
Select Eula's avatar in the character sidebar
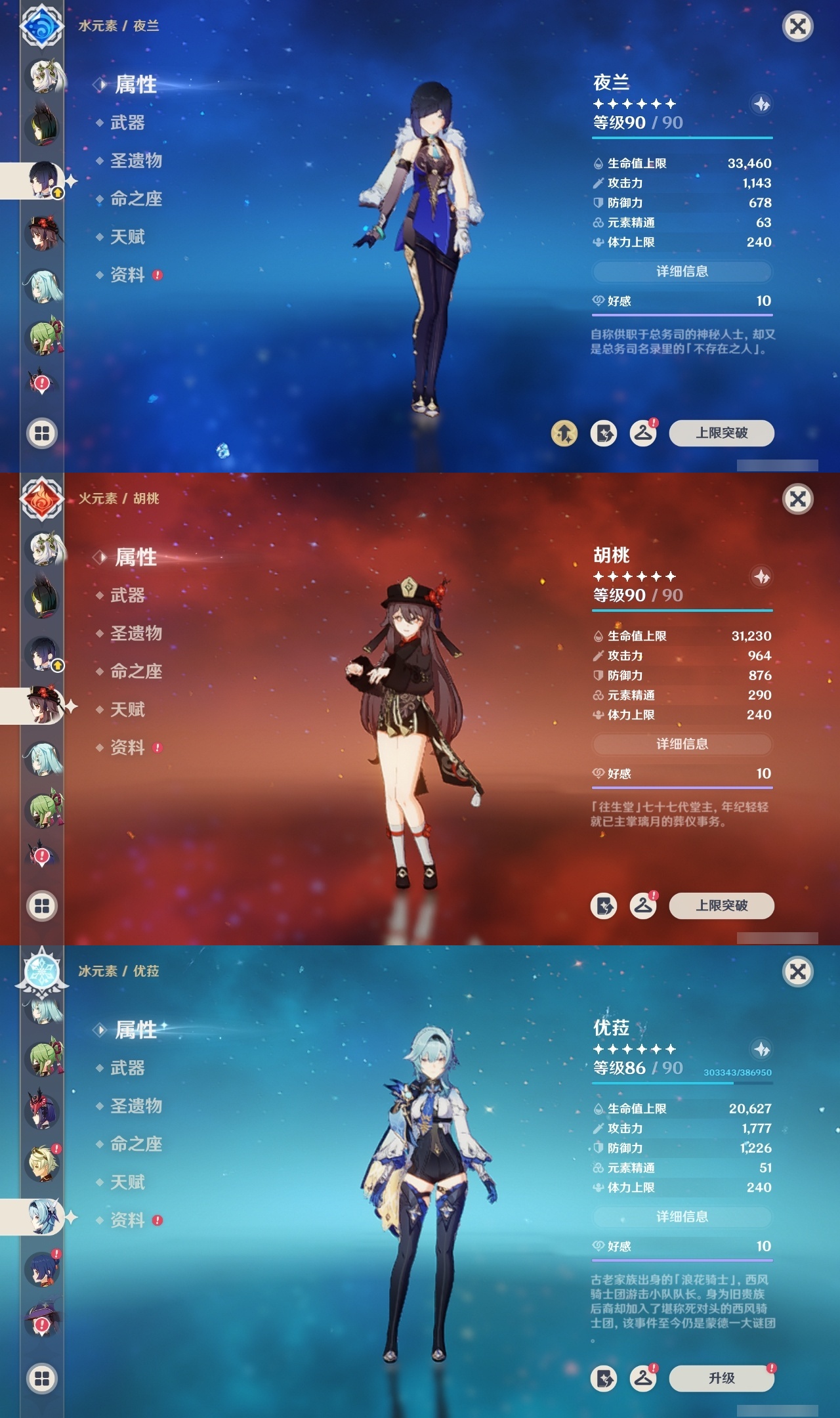(42, 1215)
